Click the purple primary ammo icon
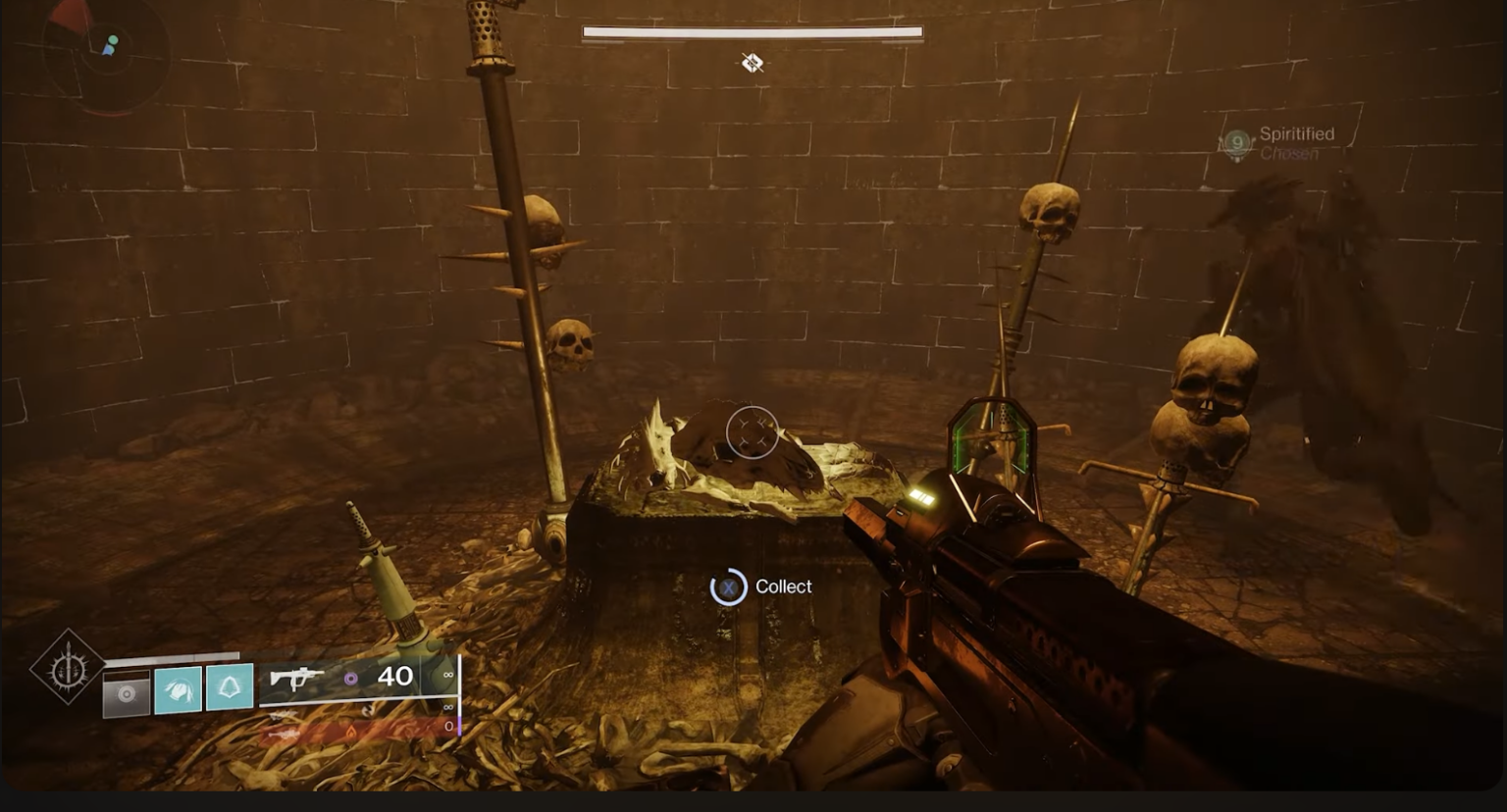The width and height of the screenshot is (1507, 812). tap(348, 678)
